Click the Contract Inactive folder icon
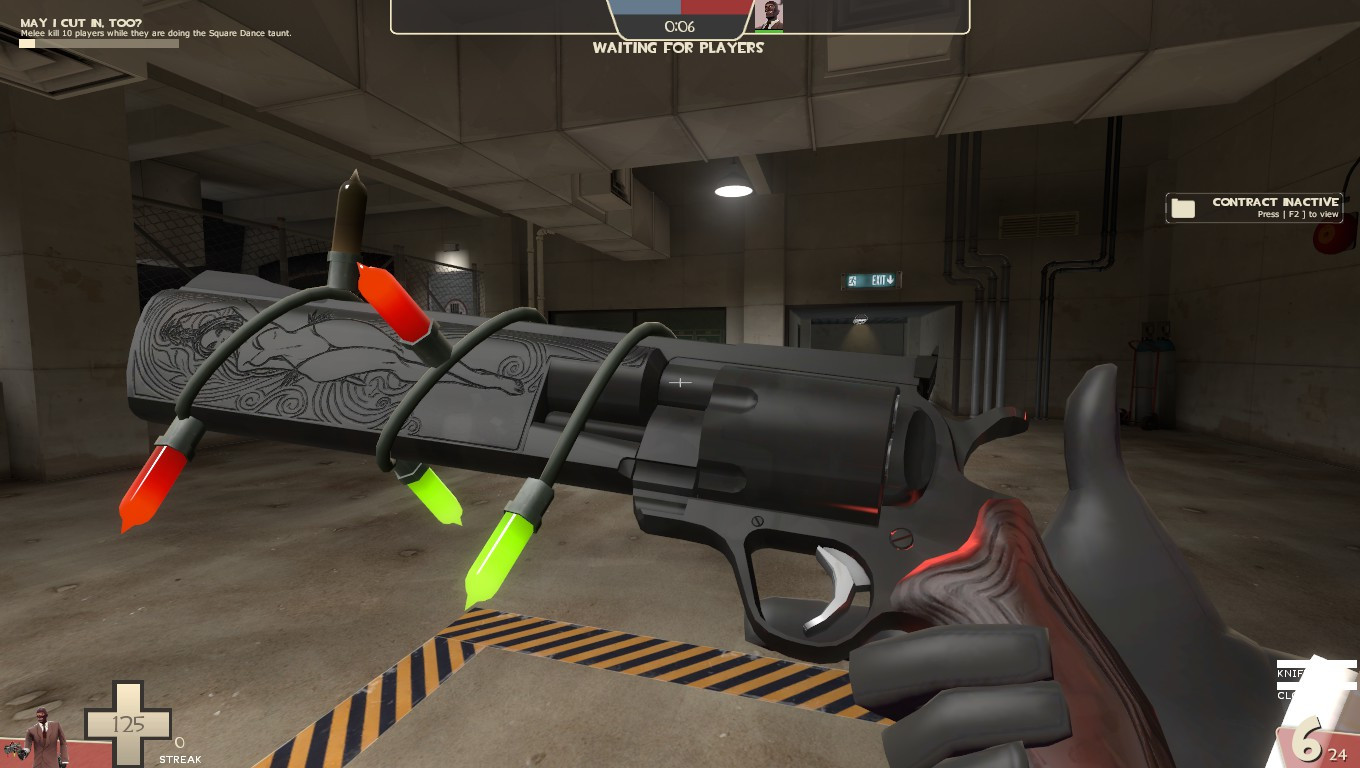Image resolution: width=1360 pixels, height=768 pixels. click(x=1183, y=208)
